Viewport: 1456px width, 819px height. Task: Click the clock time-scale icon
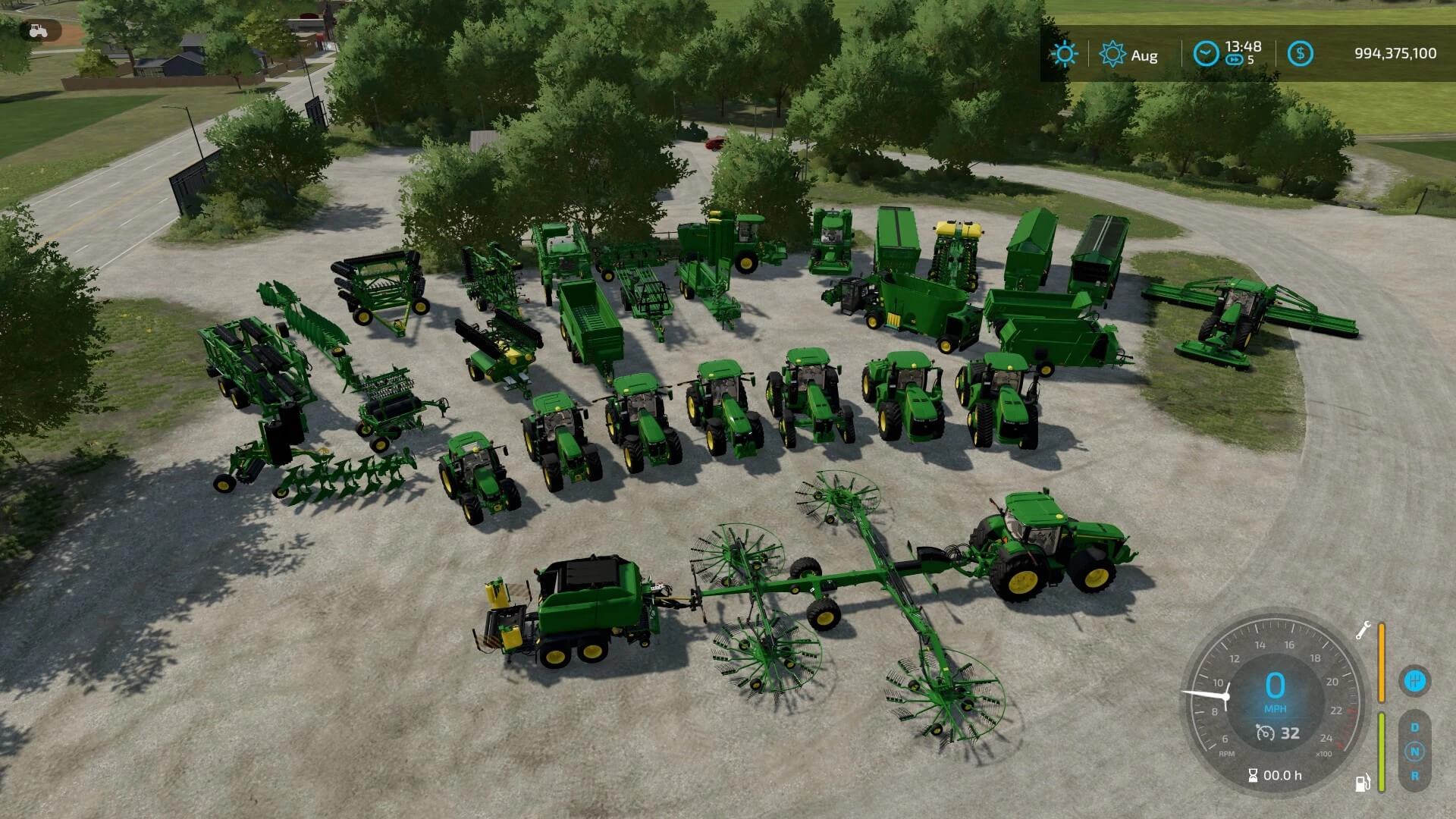click(x=1206, y=54)
